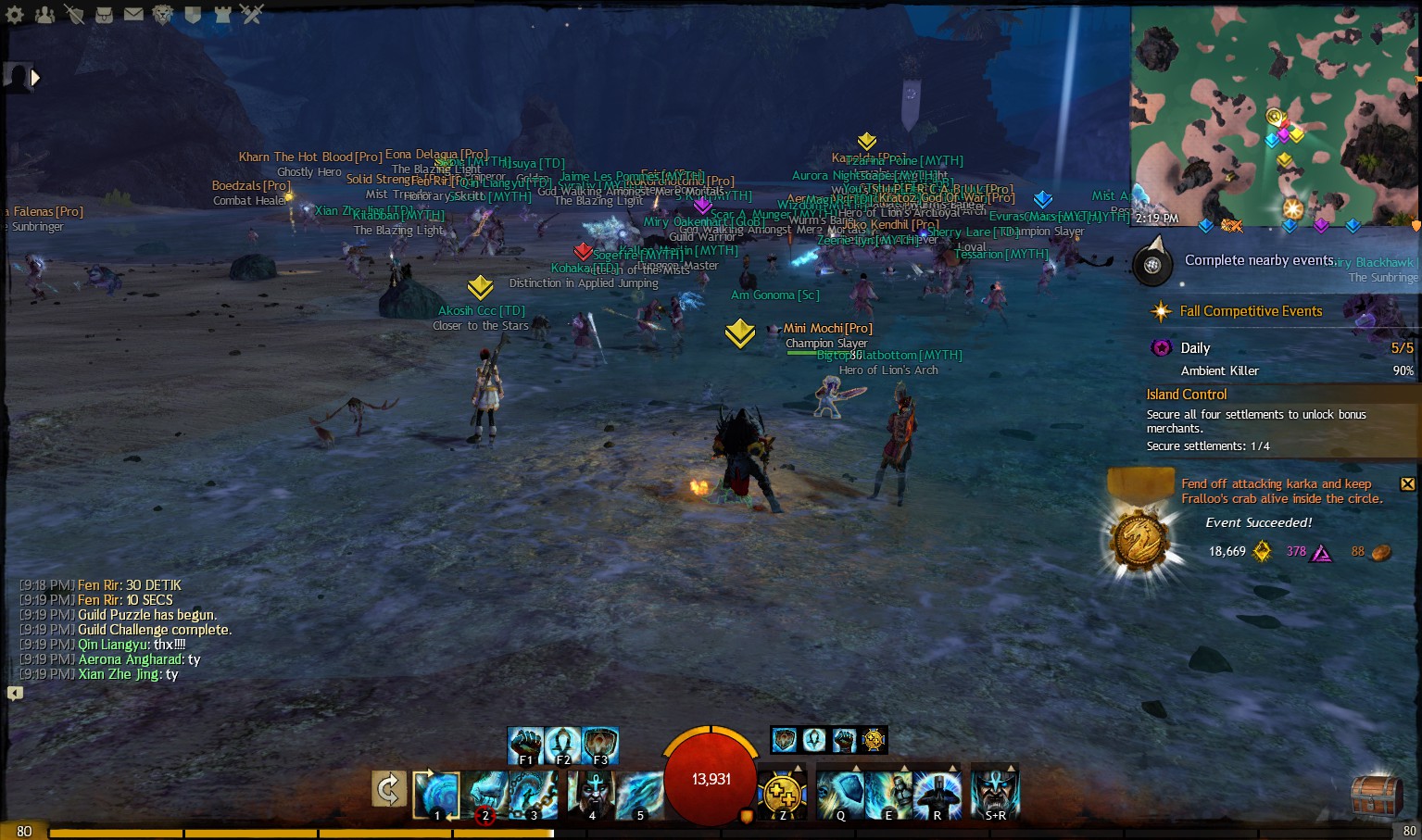Open the Contacts and LFG panel
The width and height of the screenshot is (1422, 840).
click(x=45, y=15)
